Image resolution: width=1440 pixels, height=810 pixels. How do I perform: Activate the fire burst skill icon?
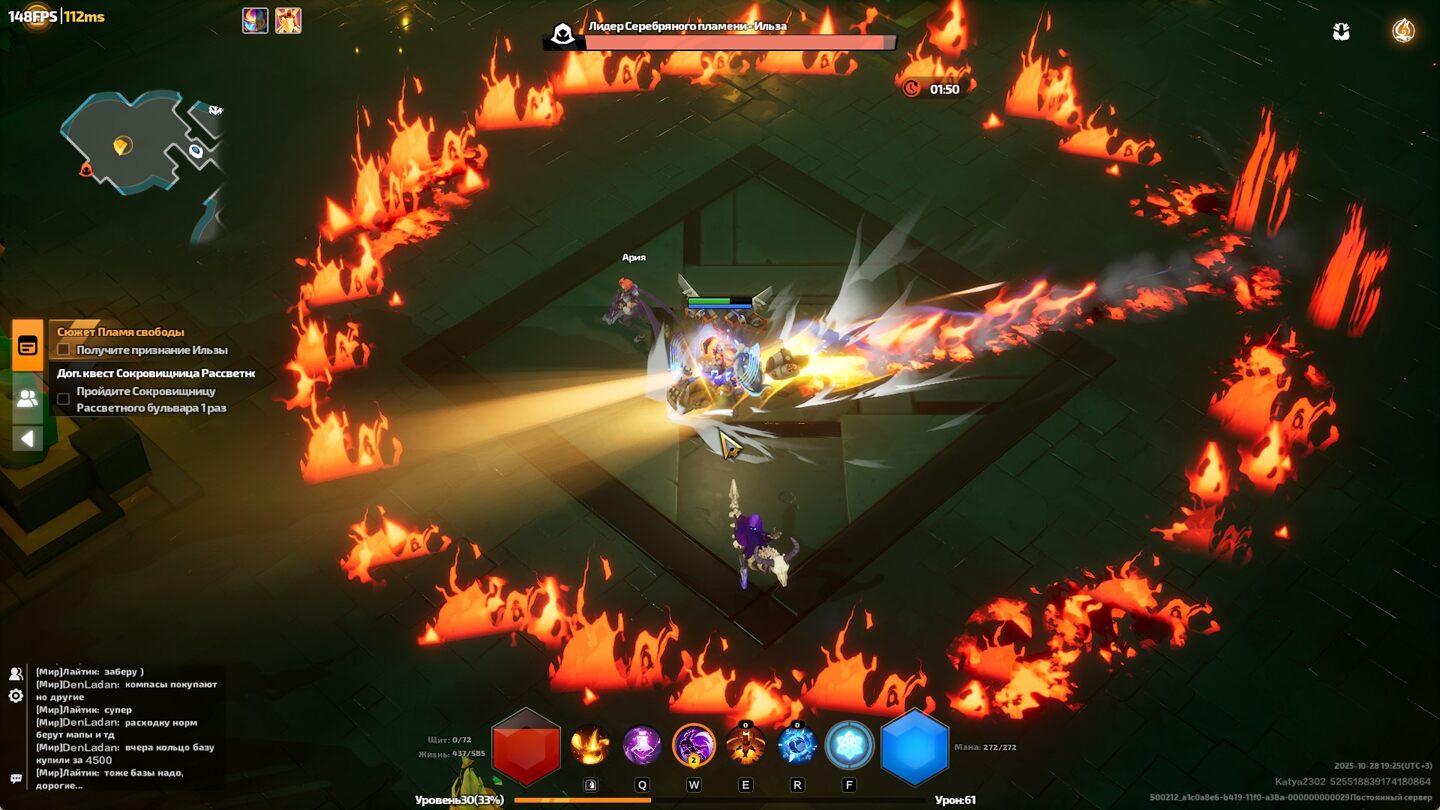pos(590,745)
